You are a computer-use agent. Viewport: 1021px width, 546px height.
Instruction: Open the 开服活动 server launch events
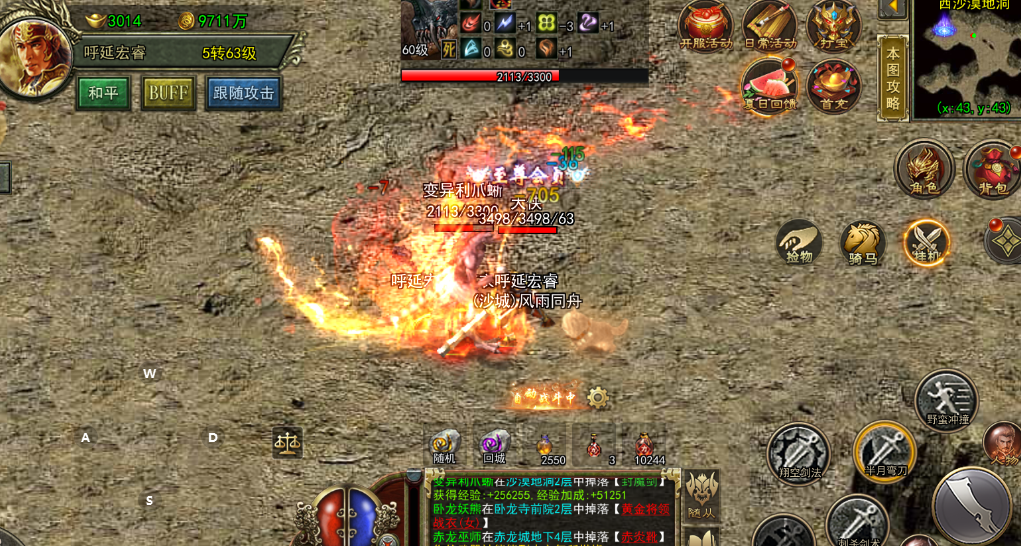(706, 25)
